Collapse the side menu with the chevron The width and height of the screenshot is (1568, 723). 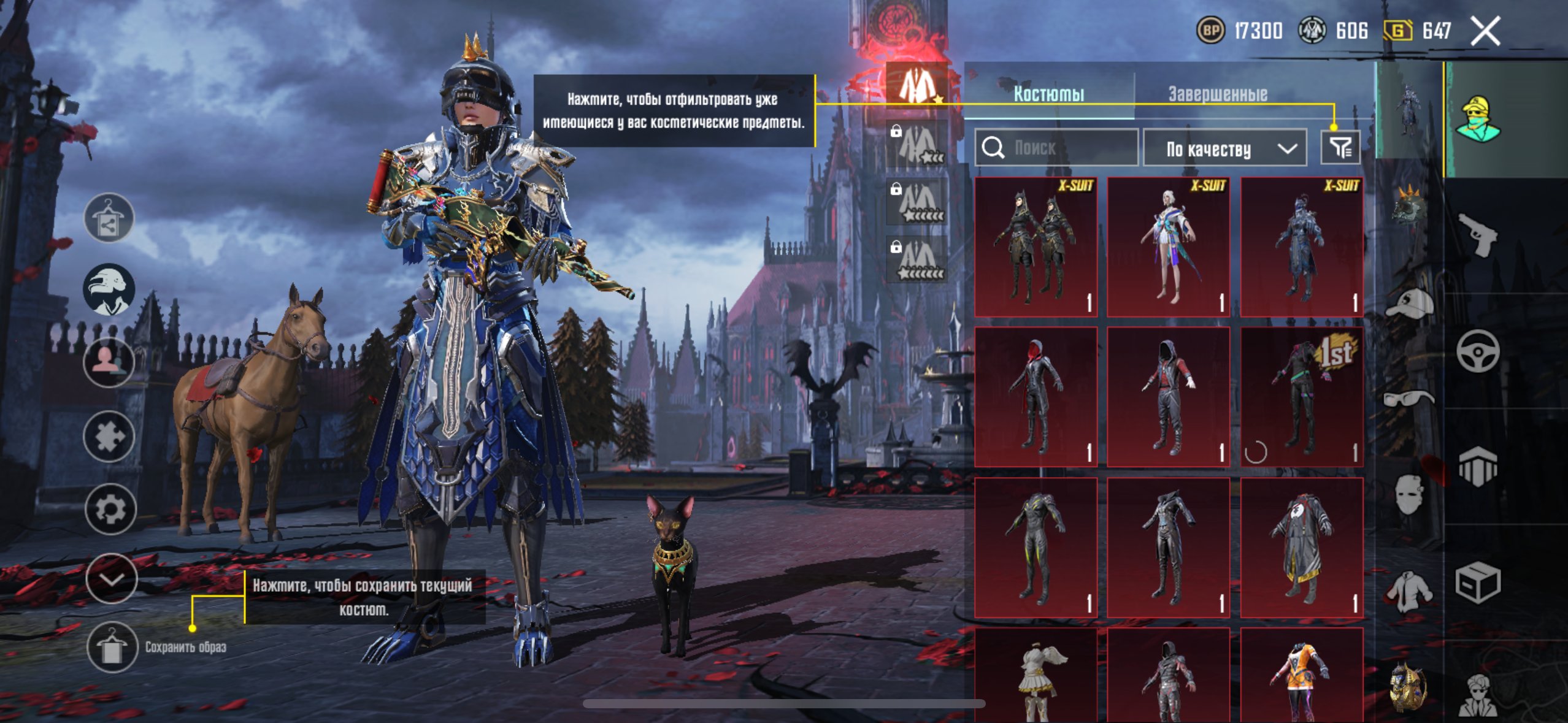pyautogui.click(x=111, y=578)
